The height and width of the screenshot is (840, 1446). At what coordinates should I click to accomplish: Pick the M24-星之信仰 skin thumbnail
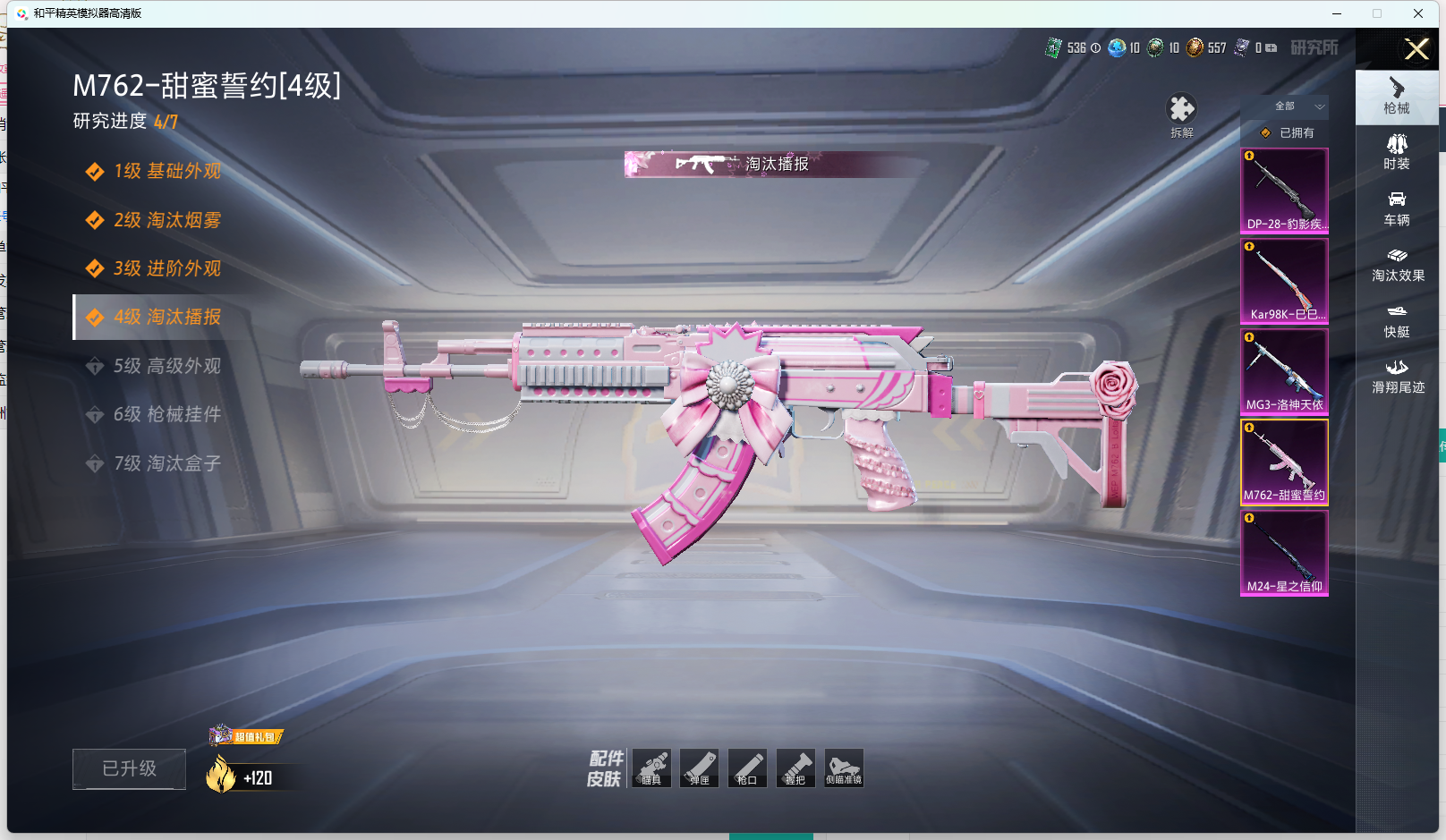[1284, 552]
